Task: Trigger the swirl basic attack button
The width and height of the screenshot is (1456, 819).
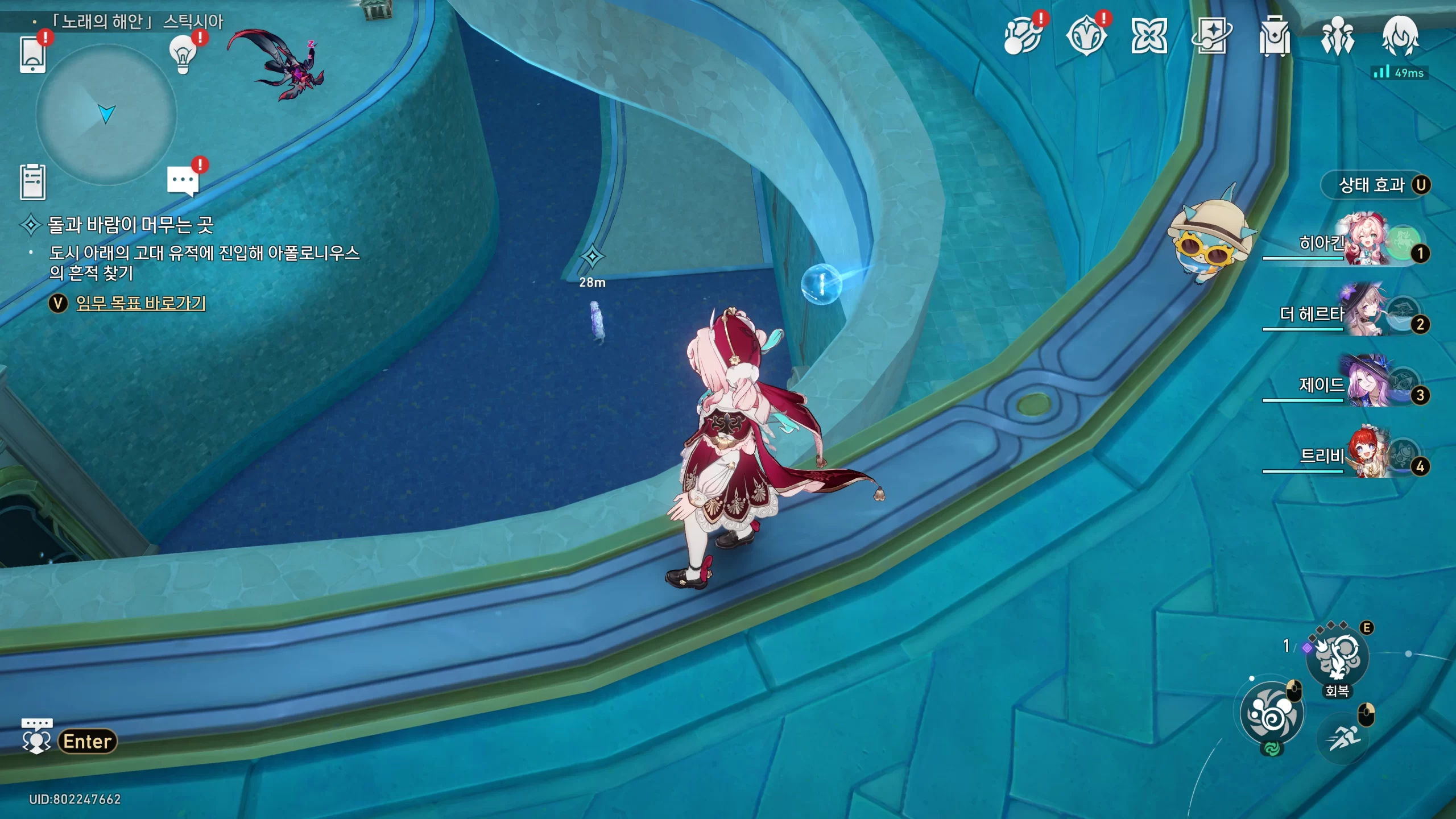Action: [x=1272, y=713]
